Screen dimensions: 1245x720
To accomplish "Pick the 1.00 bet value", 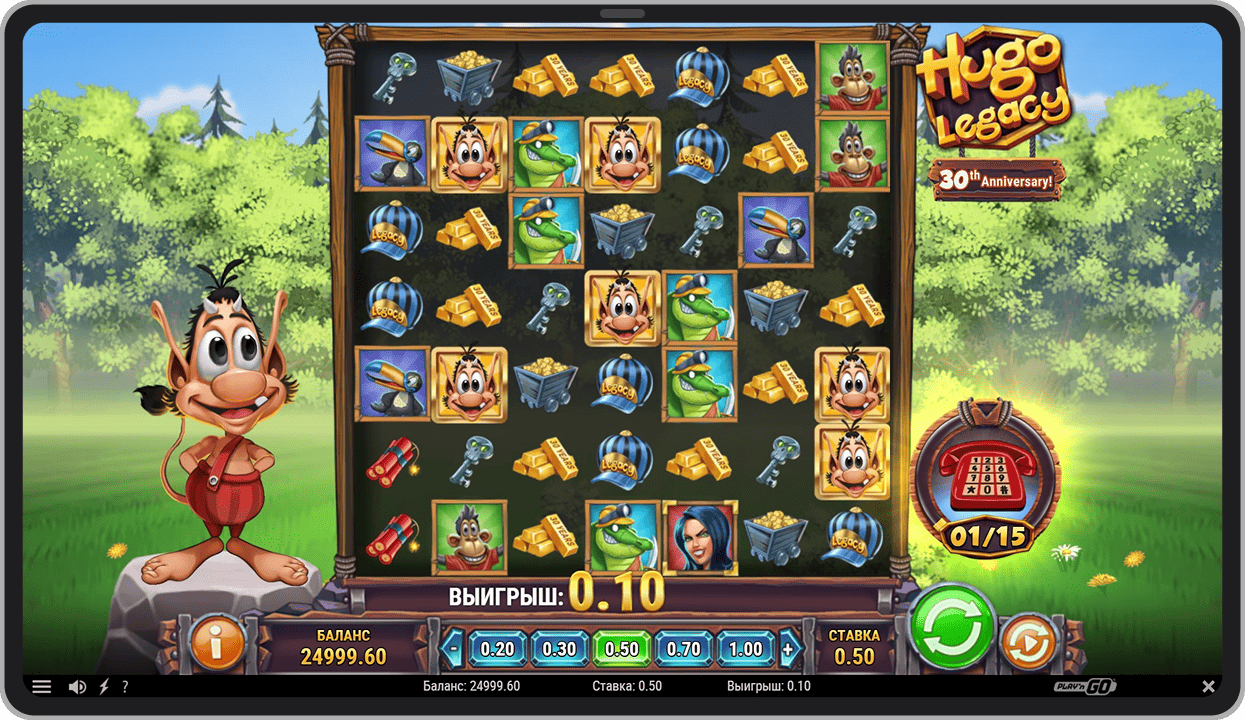I will coord(745,648).
